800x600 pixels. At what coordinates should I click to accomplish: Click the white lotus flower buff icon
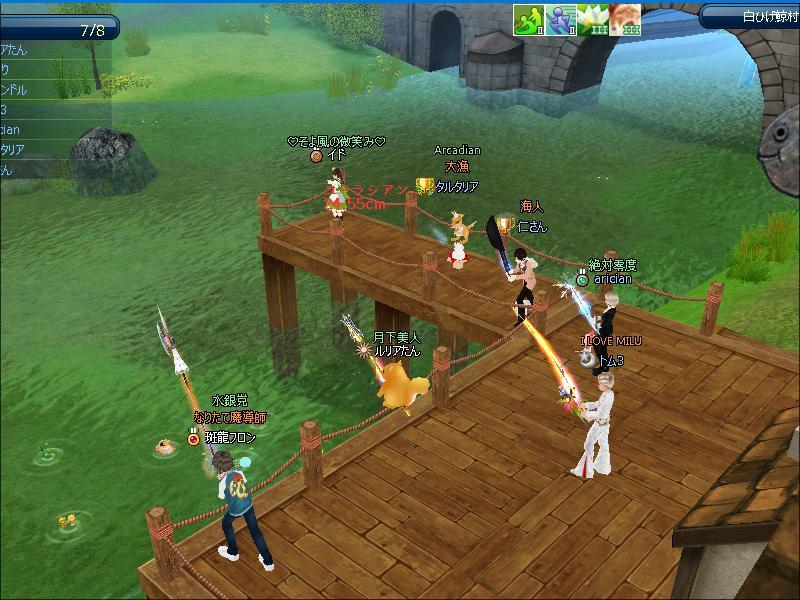[x=593, y=19]
